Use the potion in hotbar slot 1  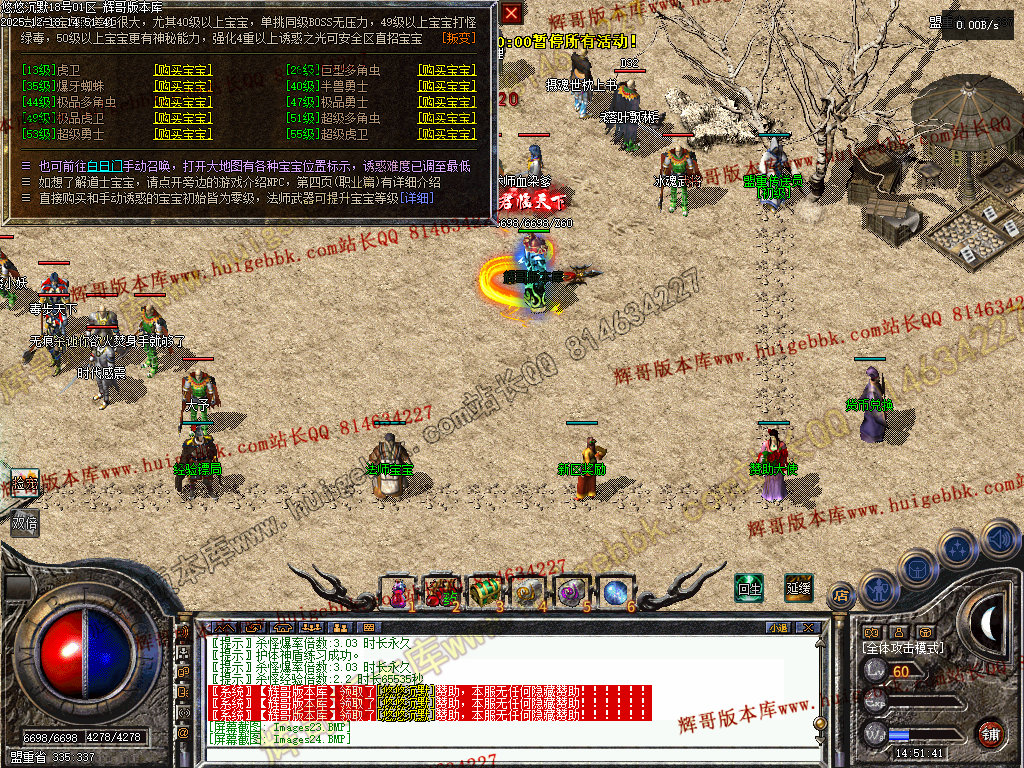pyautogui.click(x=398, y=590)
